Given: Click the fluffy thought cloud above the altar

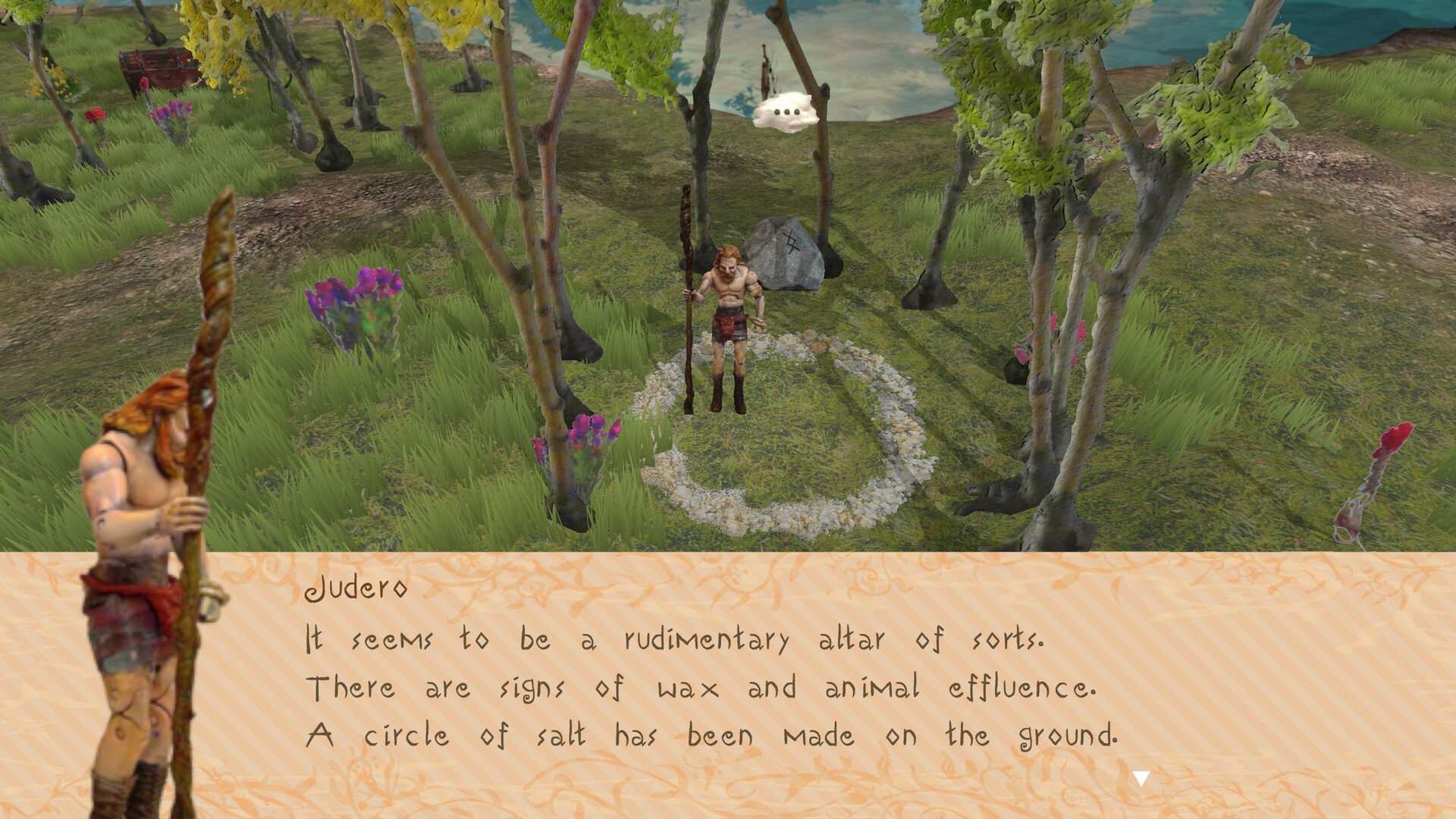Looking at the screenshot, I should coord(786,114).
